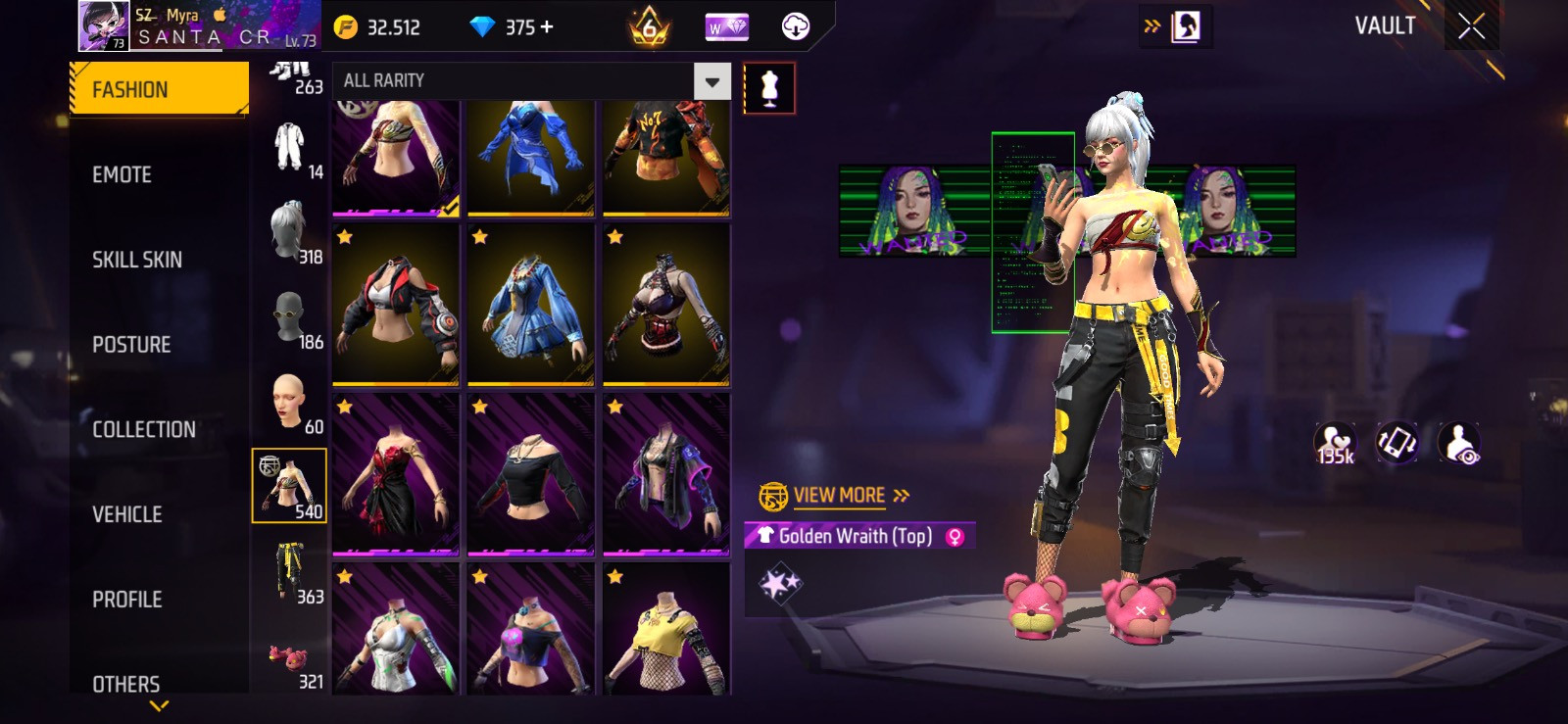Image resolution: width=1568 pixels, height=724 pixels.
Task: Switch to the Skill Skin tab
Action: coord(137,260)
